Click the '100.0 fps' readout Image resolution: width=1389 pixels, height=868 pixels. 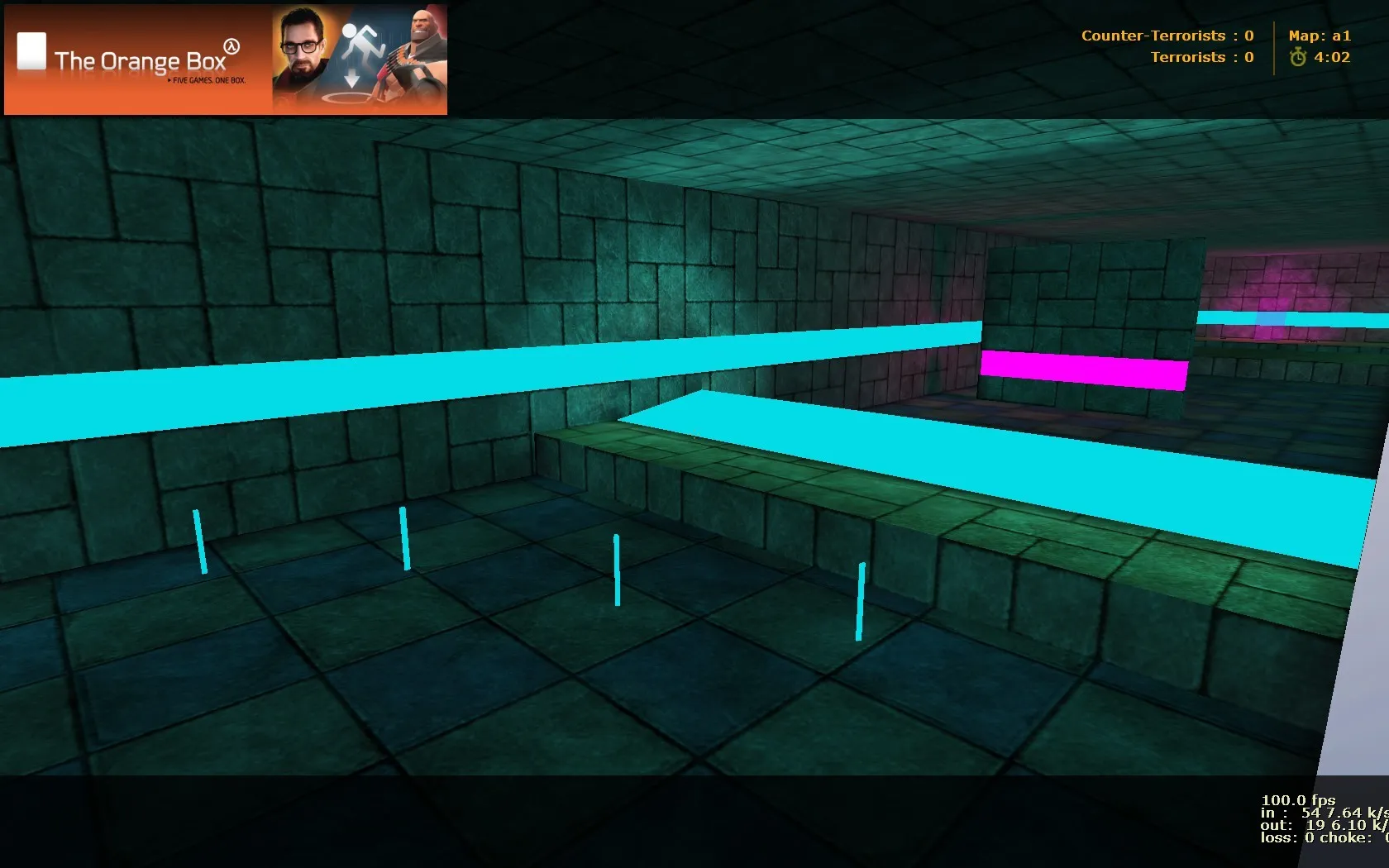coord(1298,800)
